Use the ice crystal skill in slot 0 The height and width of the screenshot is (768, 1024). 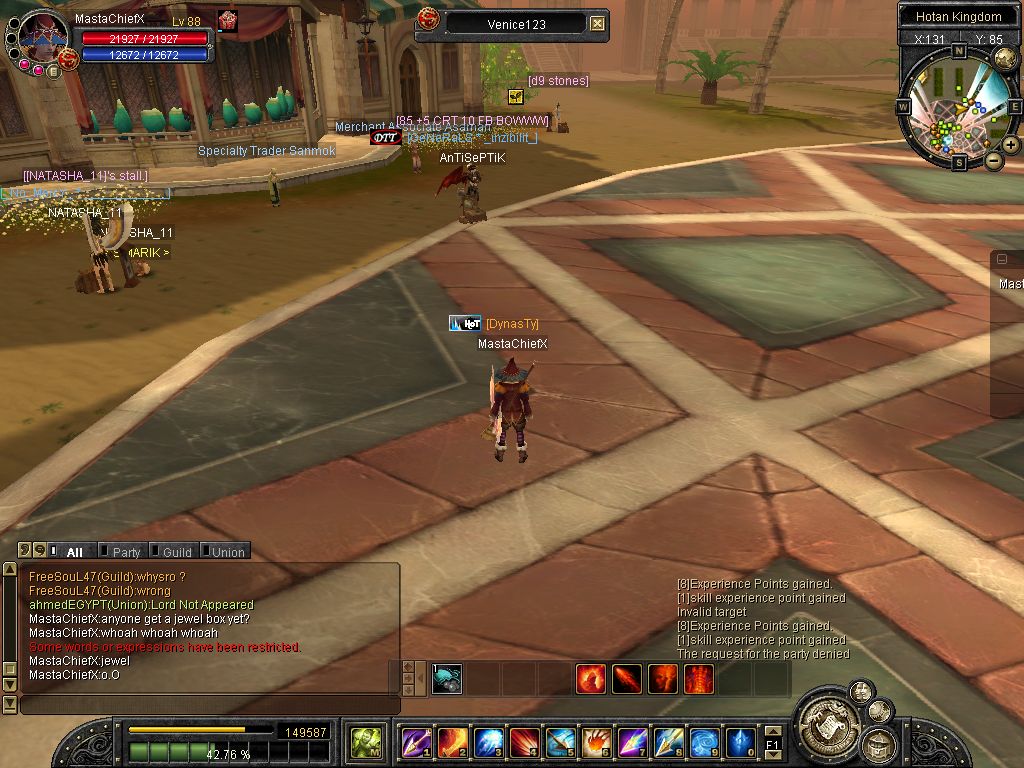click(741, 742)
